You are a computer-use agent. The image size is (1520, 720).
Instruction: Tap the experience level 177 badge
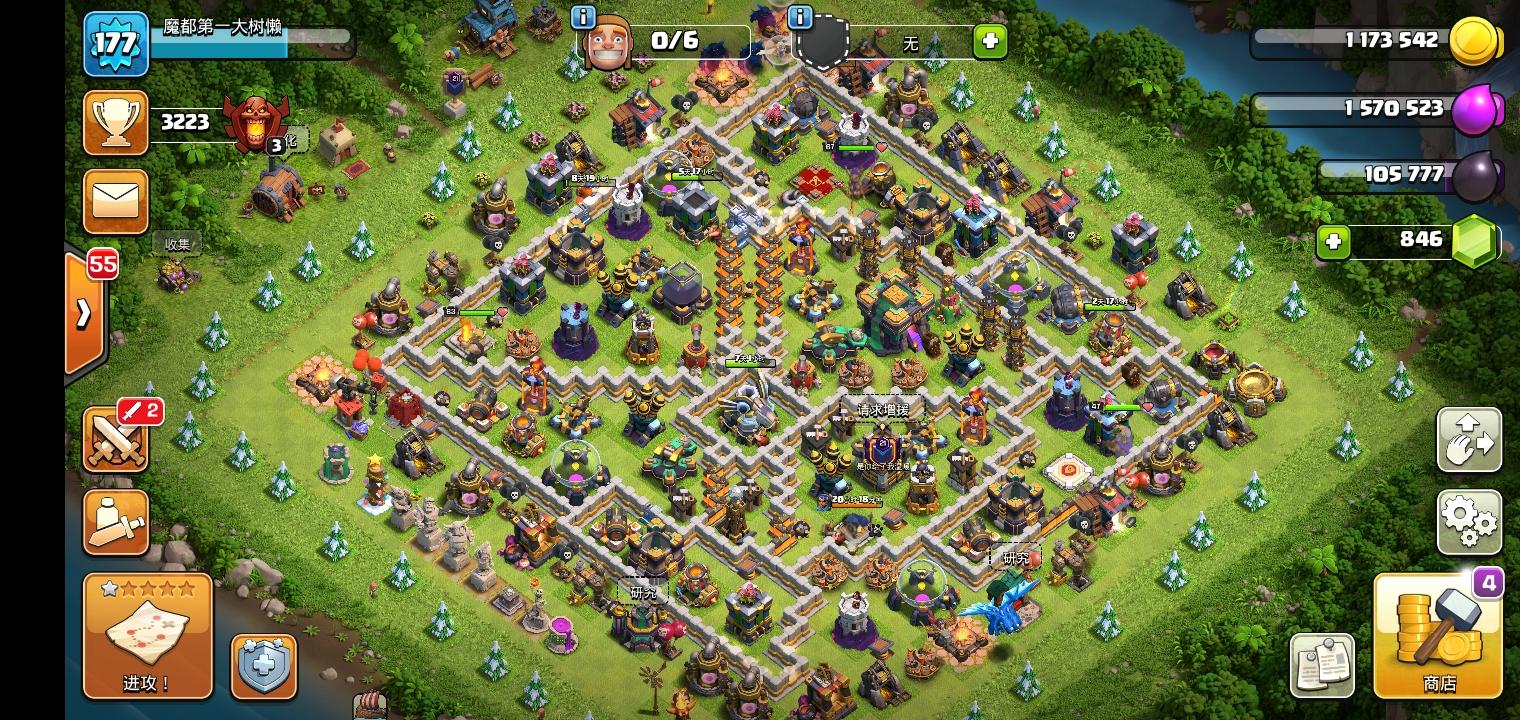click(x=115, y=44)
